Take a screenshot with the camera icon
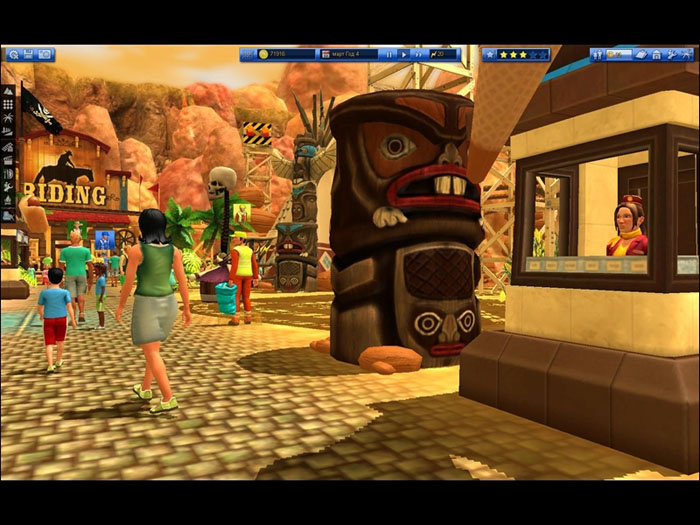Viewport: 700px width, 525px height. (x=45, y=54)
